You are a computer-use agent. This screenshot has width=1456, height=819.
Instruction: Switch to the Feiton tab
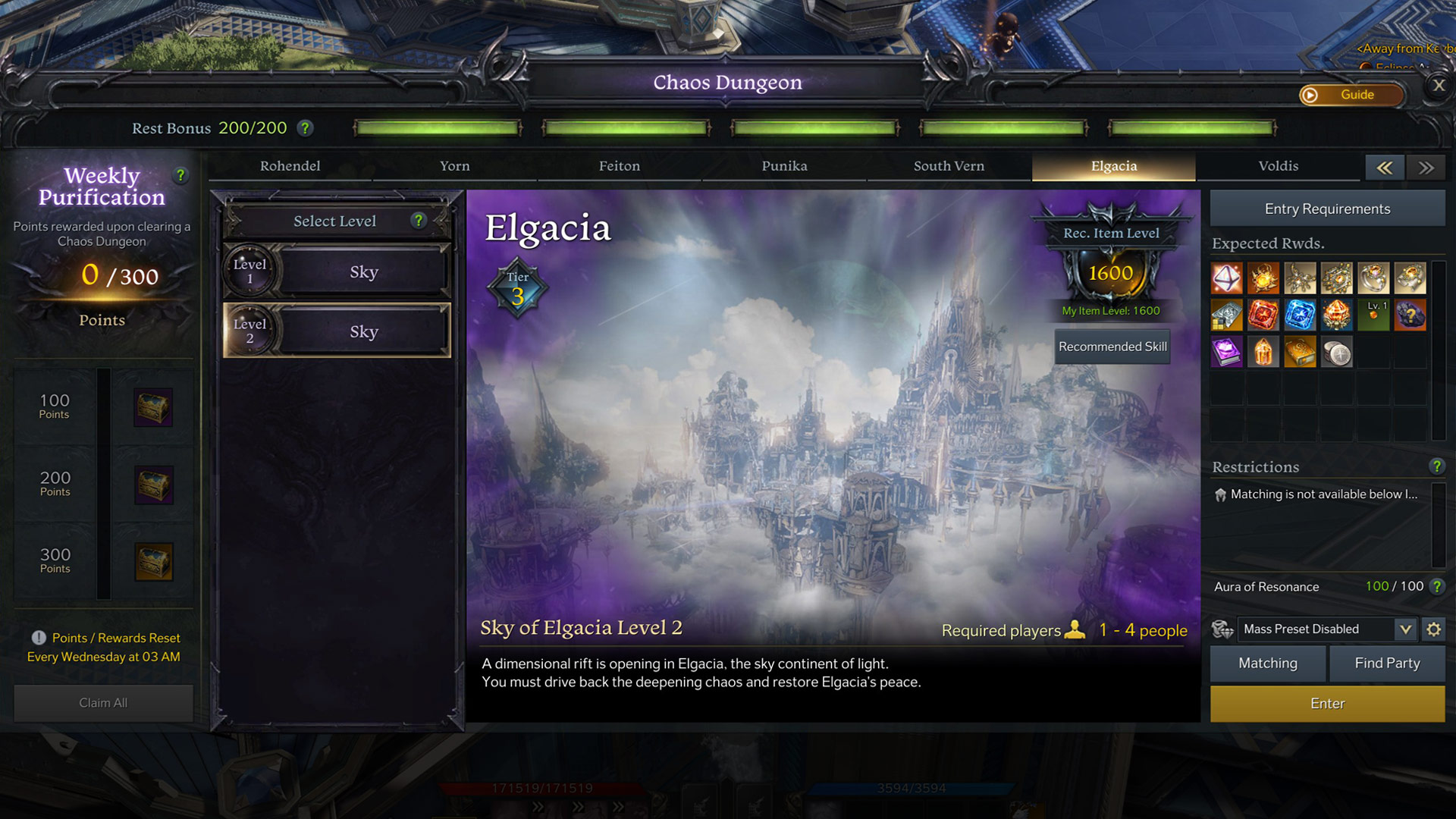[619, 166]
